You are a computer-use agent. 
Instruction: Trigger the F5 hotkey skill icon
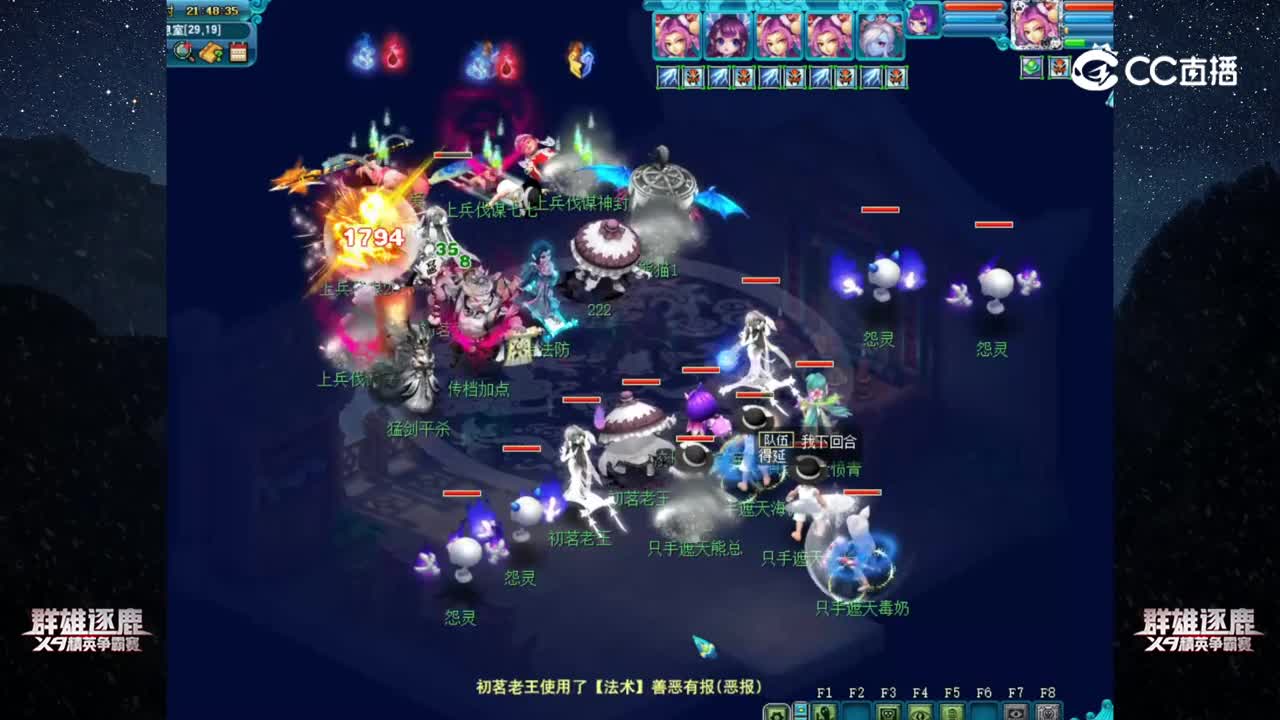click(x=951, y=713)
